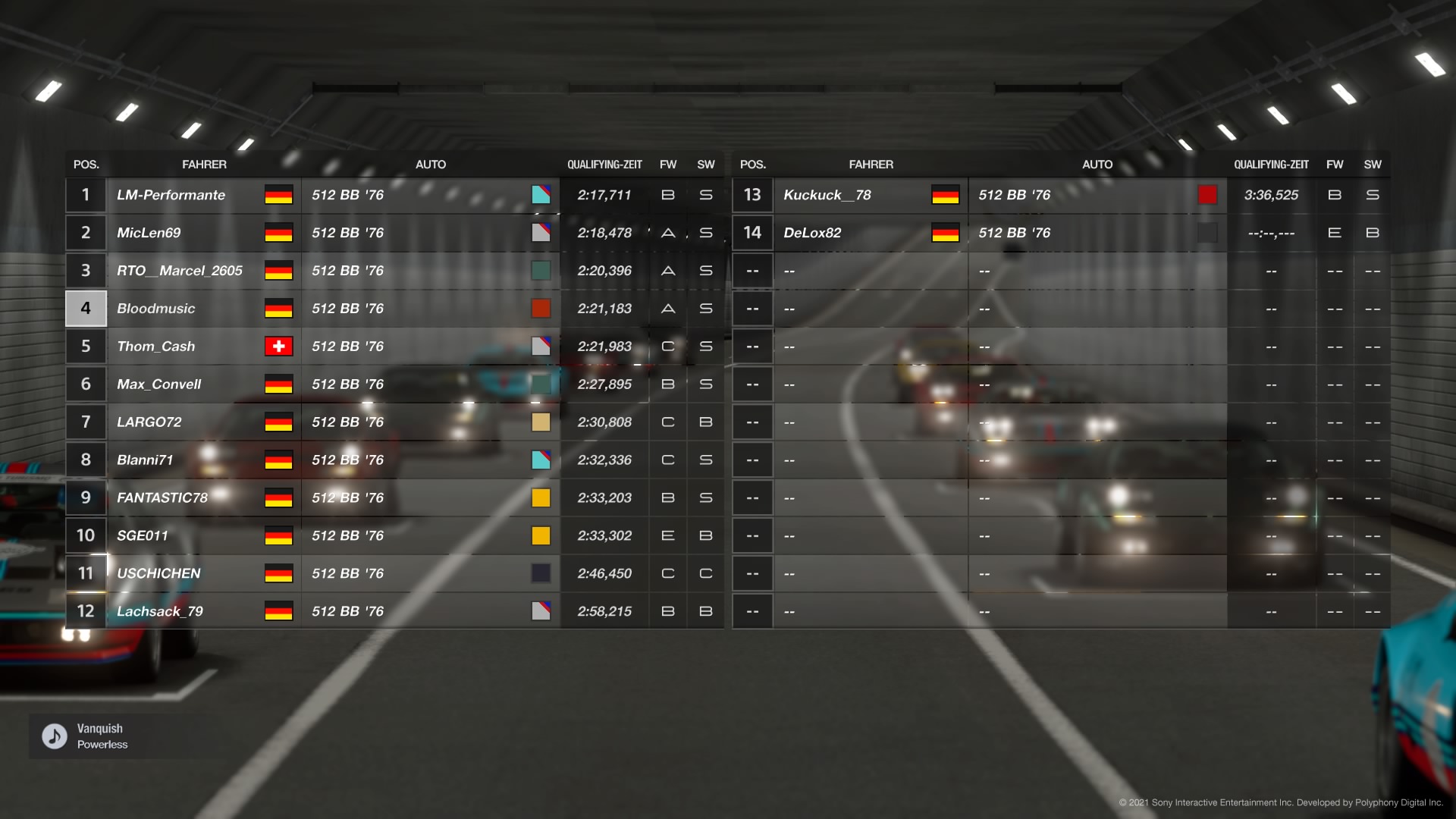Toggle the B tire marker for Lachsack_79
The image size is (1456, 819).
click(x=668, y=610)
